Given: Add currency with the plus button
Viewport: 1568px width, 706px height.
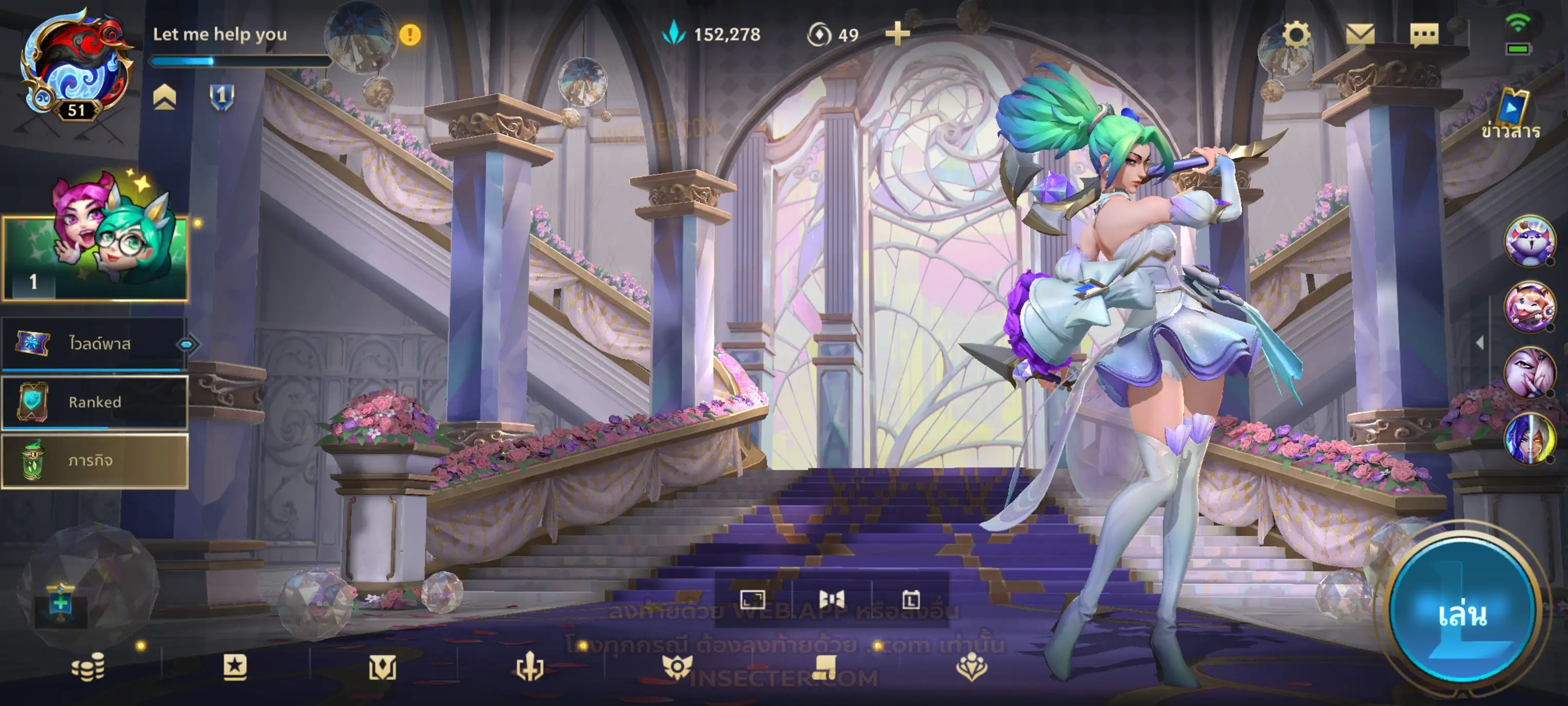Looking at the screenshot, I should (x=897, y=34).
